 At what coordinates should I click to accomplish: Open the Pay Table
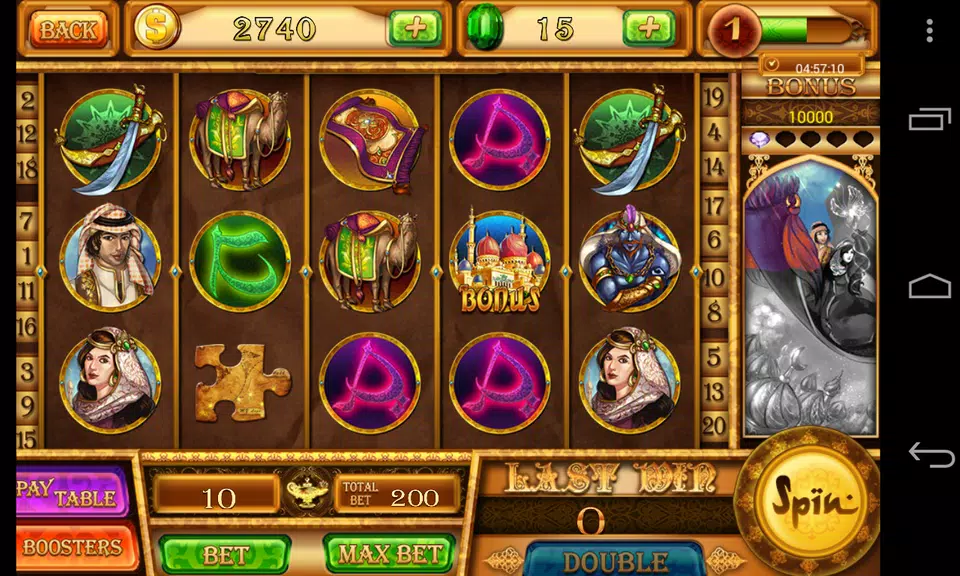pos(72,491)
